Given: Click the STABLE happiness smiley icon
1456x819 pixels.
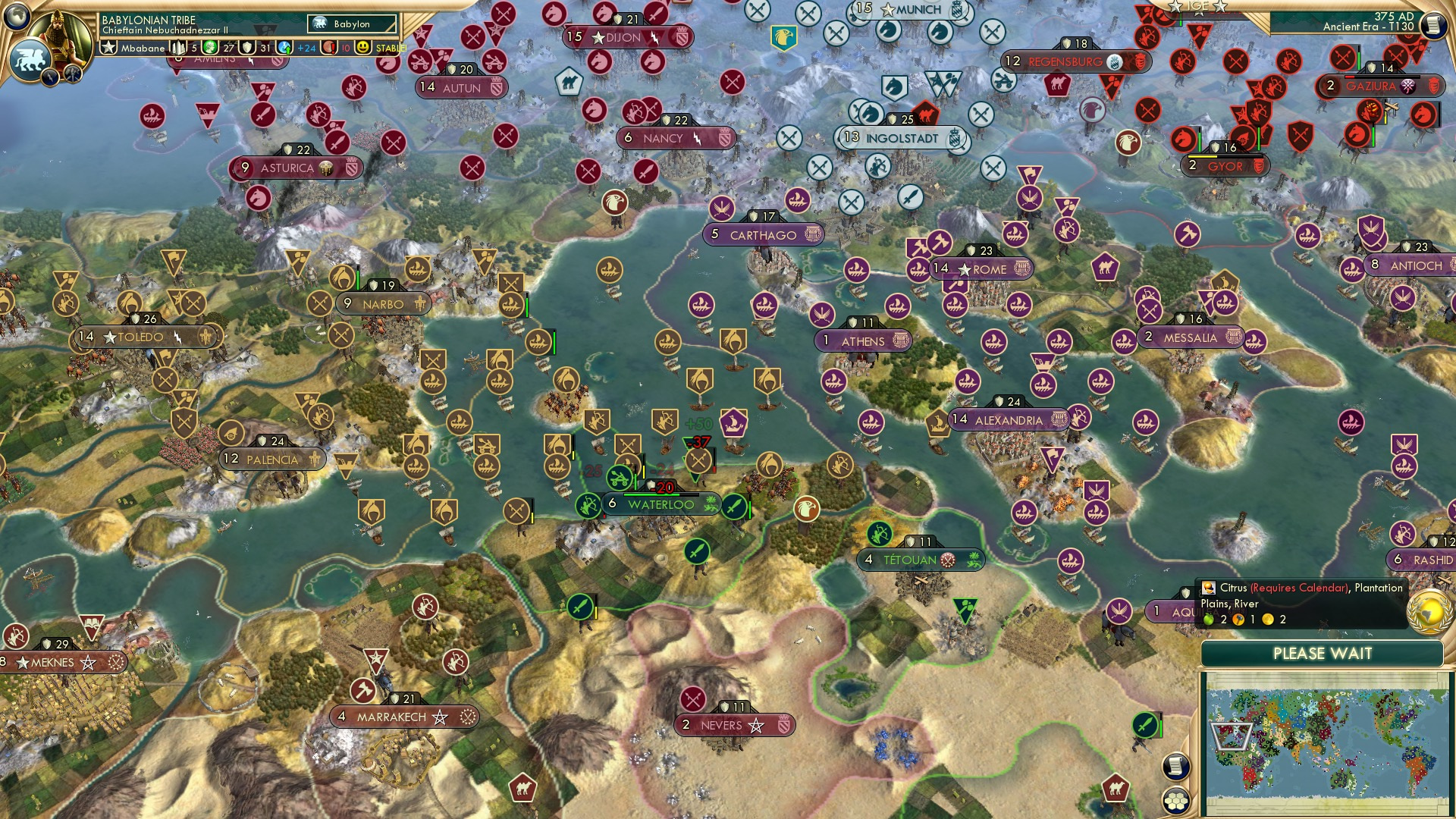Looking at the screenshot, I should (362, 49).
